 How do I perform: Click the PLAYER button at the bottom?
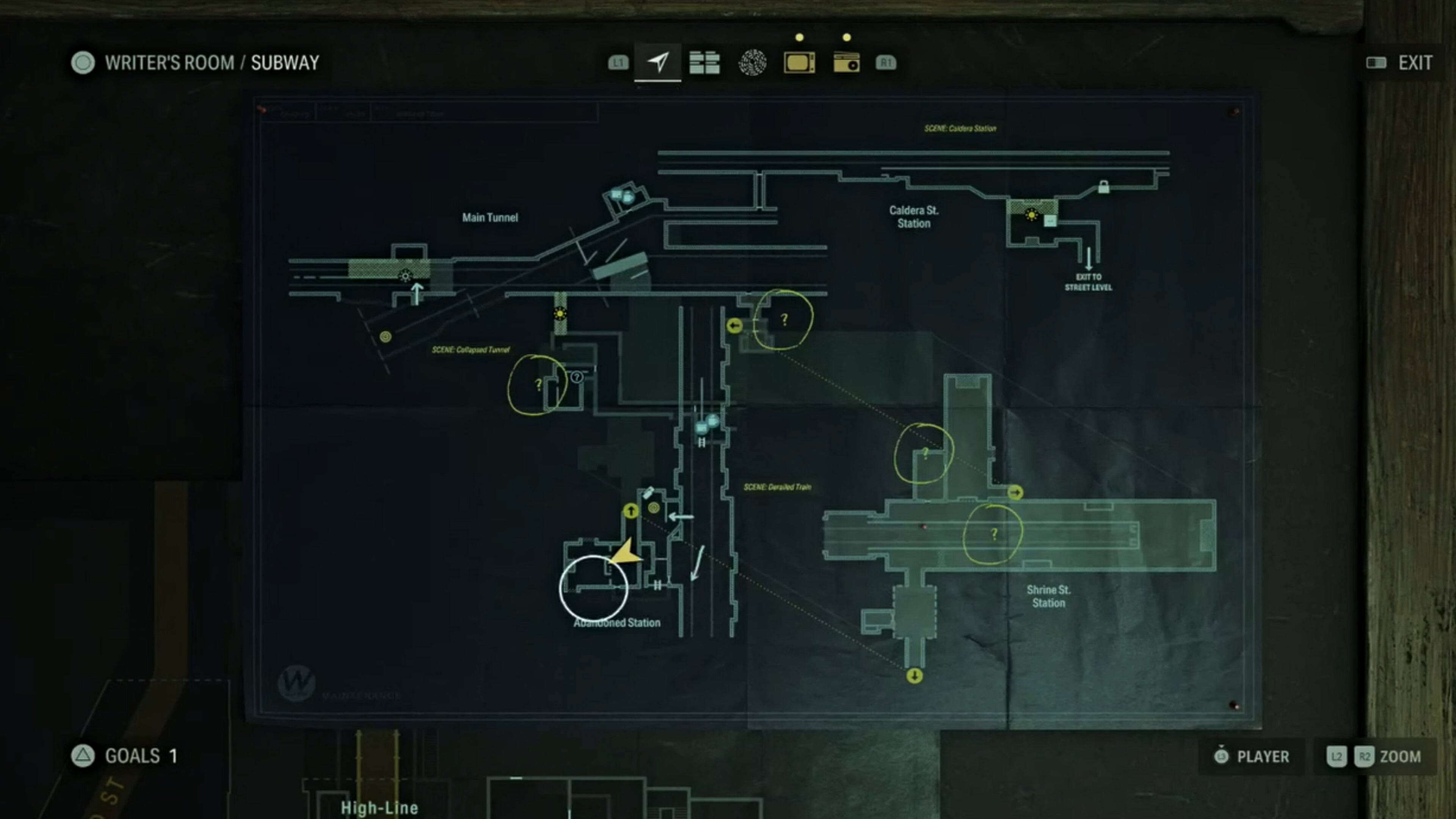(x=1251, y=756)
